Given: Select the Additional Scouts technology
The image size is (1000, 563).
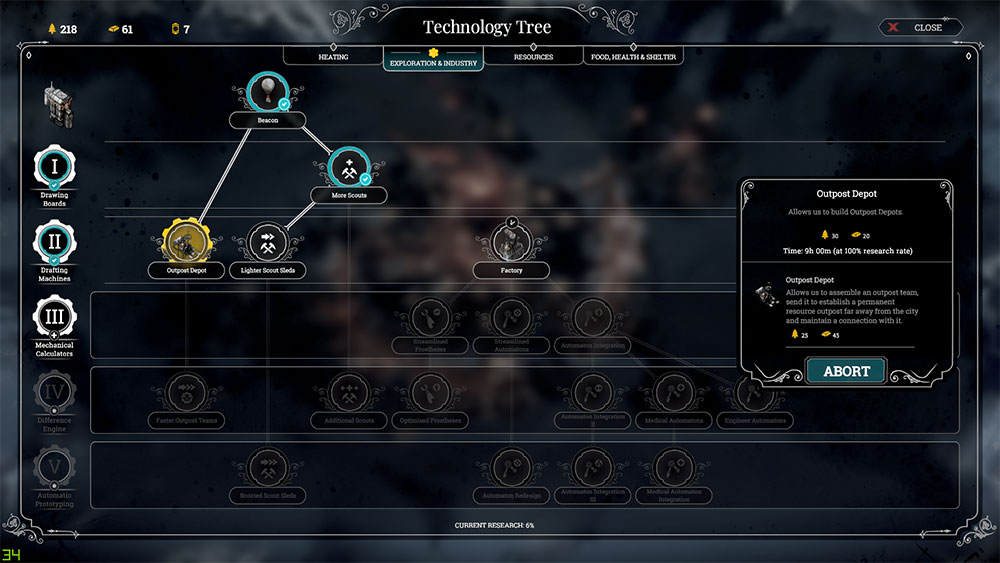Looking at the screenshot, I should pos(348,393).
